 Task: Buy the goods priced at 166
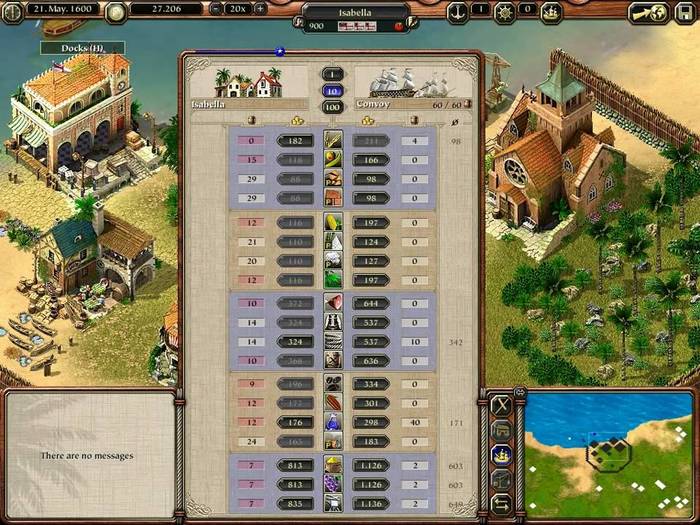pyautogui.click(x=371, y=160)
